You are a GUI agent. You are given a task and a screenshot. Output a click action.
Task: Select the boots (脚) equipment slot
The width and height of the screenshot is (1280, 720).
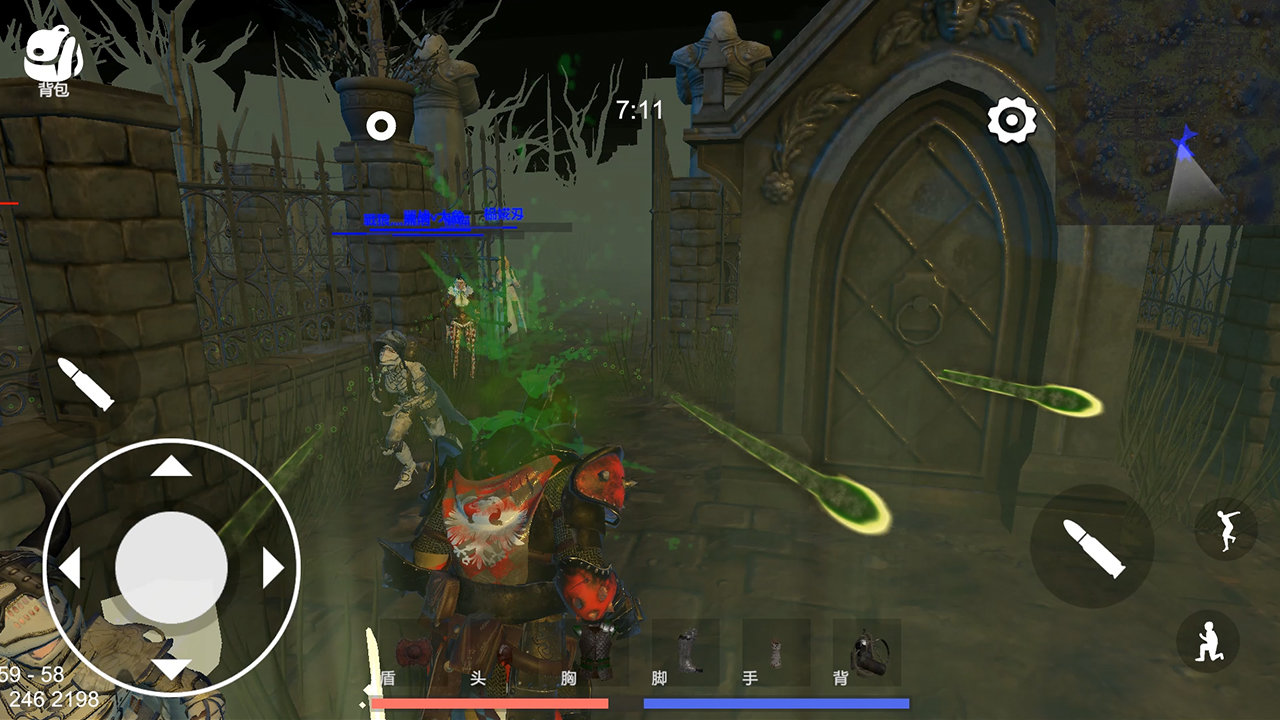pyautogui.click(x=685, y=652)
